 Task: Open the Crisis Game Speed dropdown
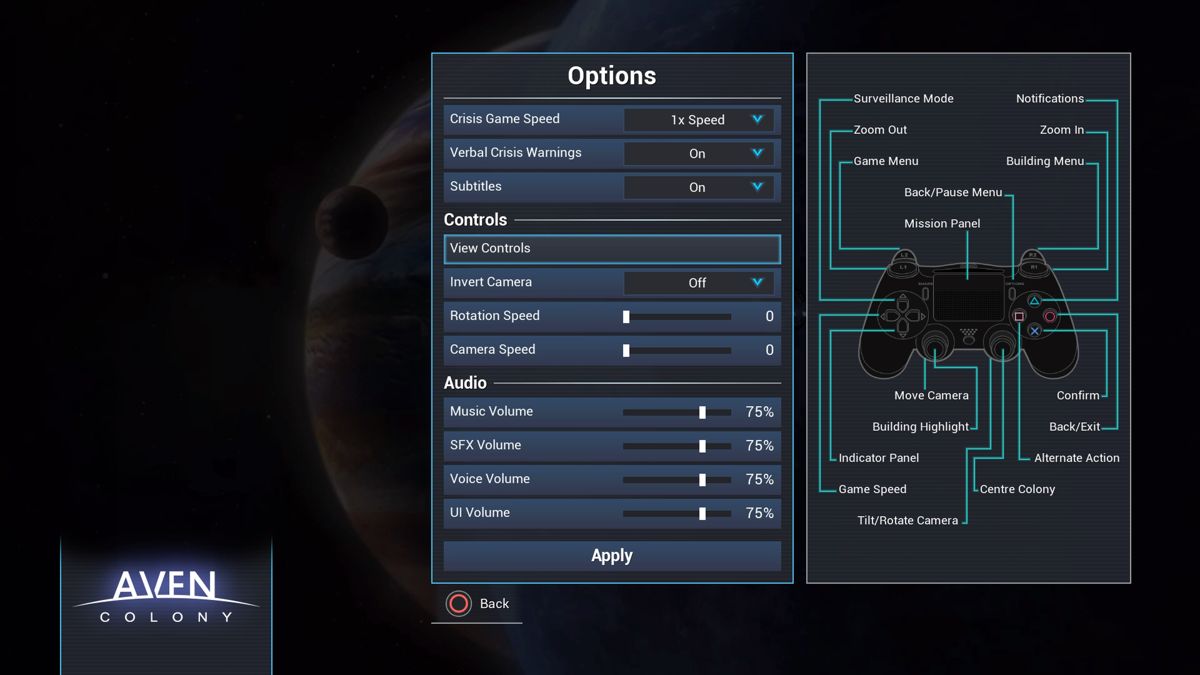point(698,120)
